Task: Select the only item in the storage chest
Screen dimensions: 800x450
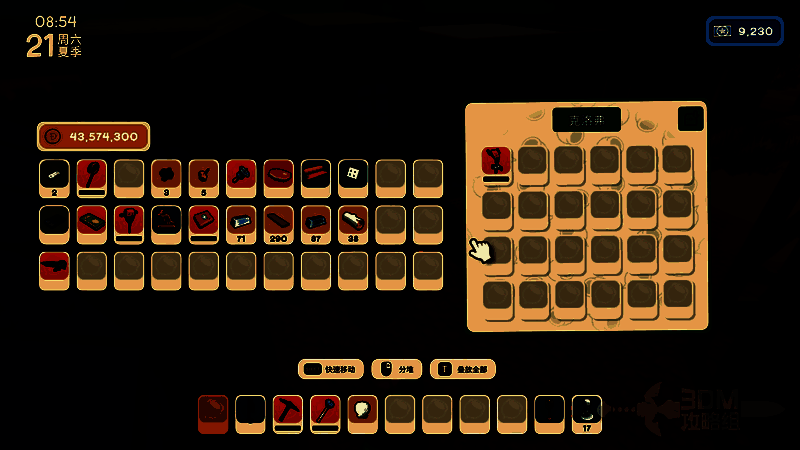Action: click(496, 161)
